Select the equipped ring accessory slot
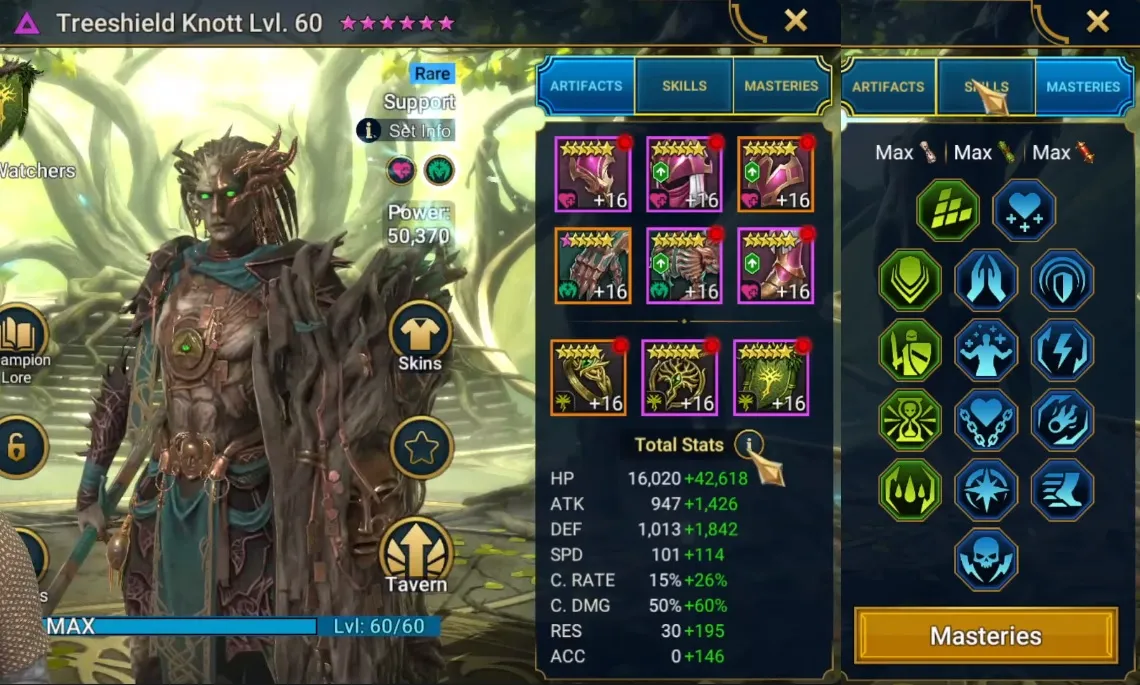This screenshot has height=685, width=1140. click(588, 377)
